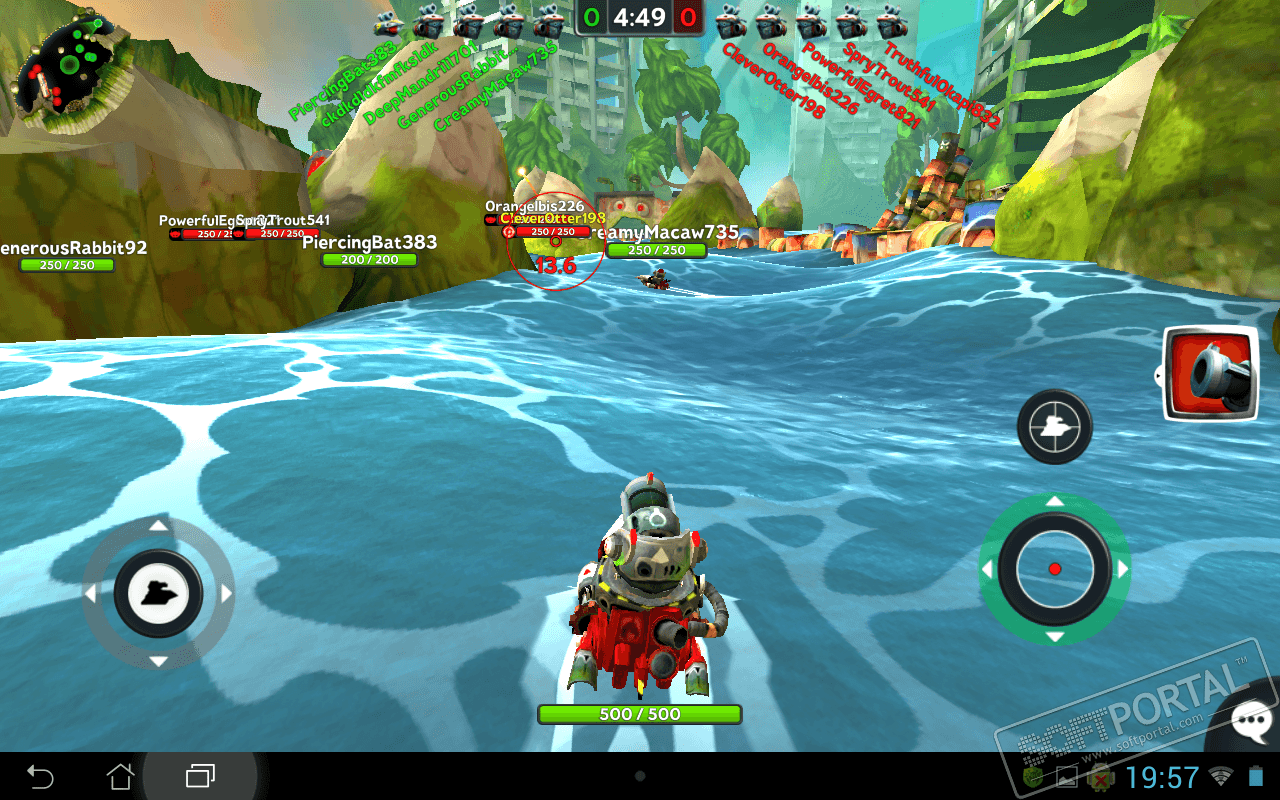Activate the target lock crosshair button
The height and width of the screenshot is (800, 1280).
pyautogui.click(x=1054, y=427)
